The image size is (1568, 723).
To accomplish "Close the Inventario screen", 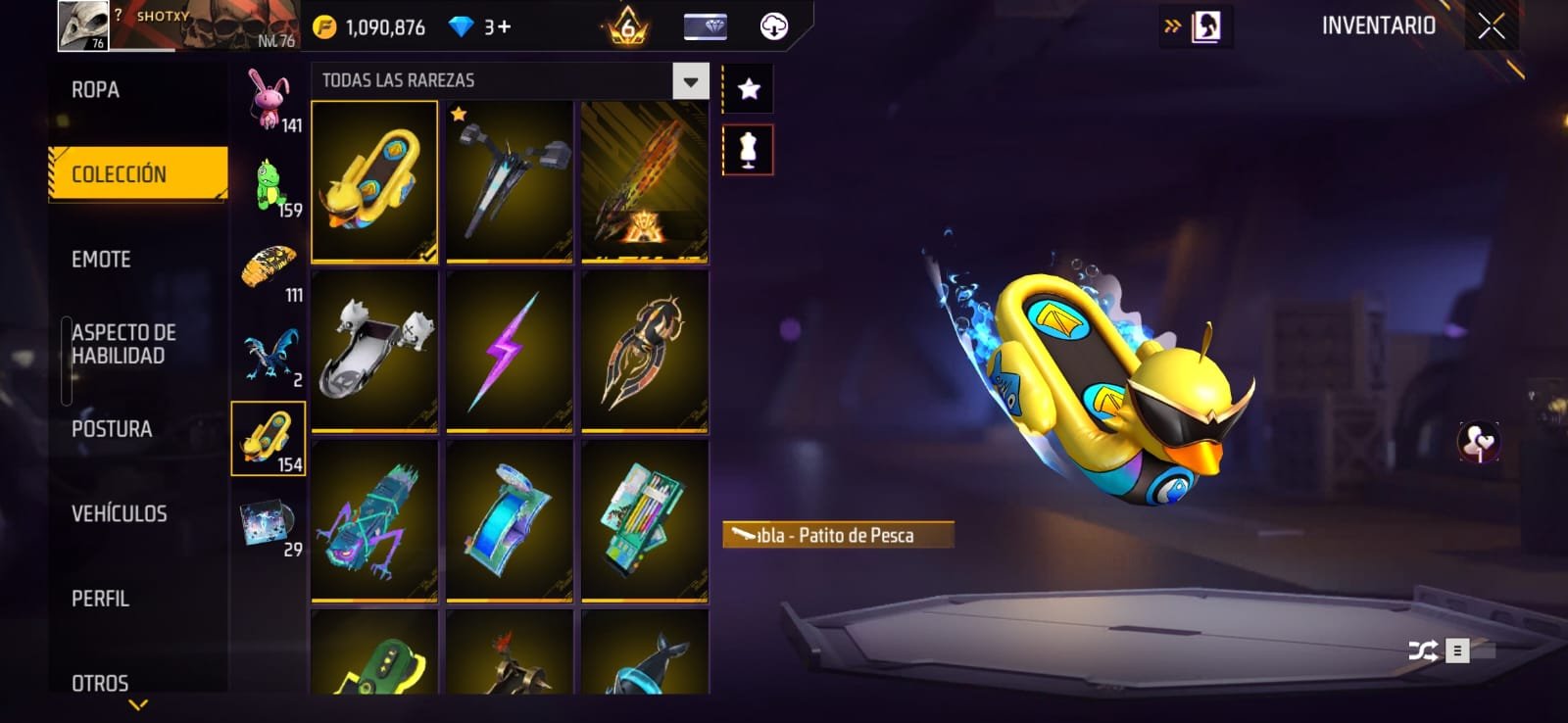I will point(1491,26).
